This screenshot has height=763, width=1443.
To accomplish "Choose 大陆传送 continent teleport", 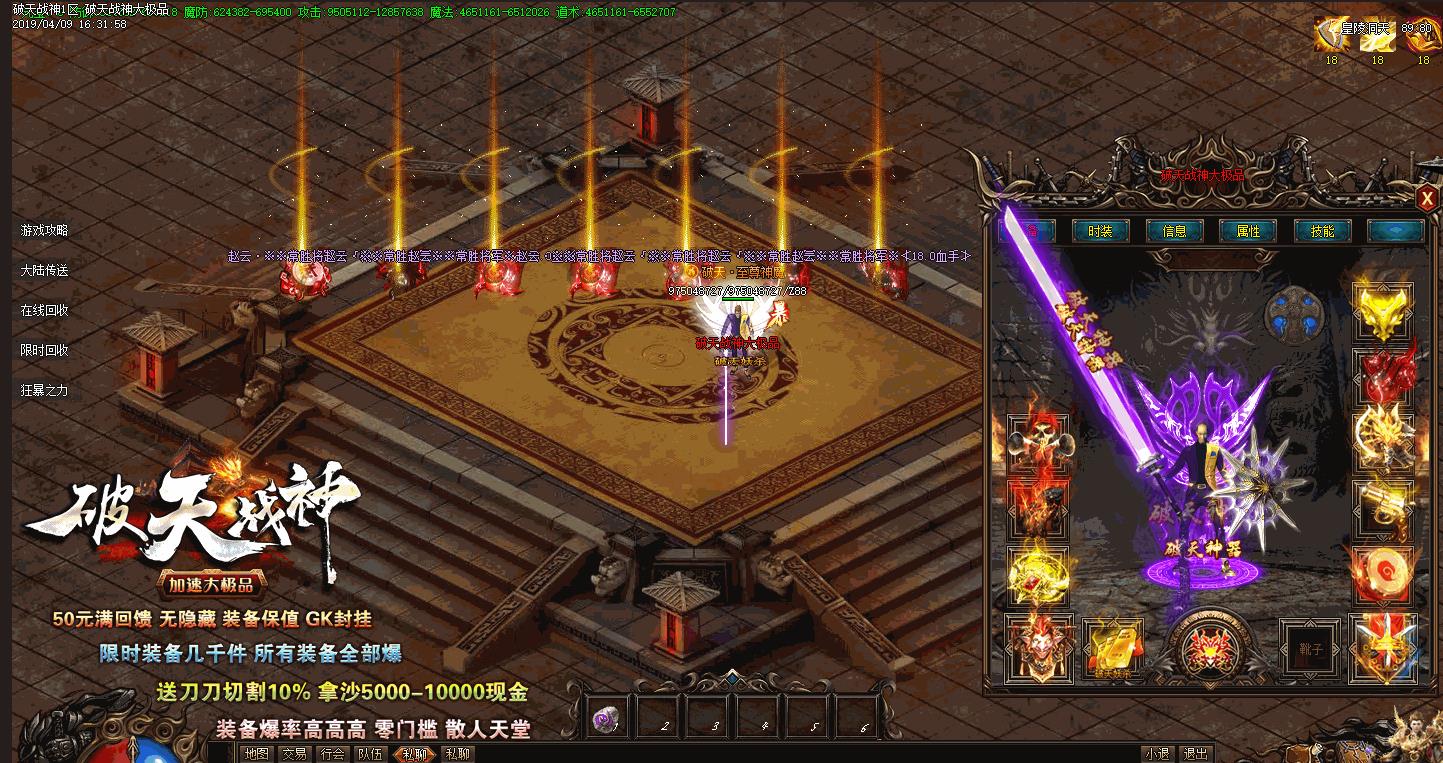I will [45, 270].
